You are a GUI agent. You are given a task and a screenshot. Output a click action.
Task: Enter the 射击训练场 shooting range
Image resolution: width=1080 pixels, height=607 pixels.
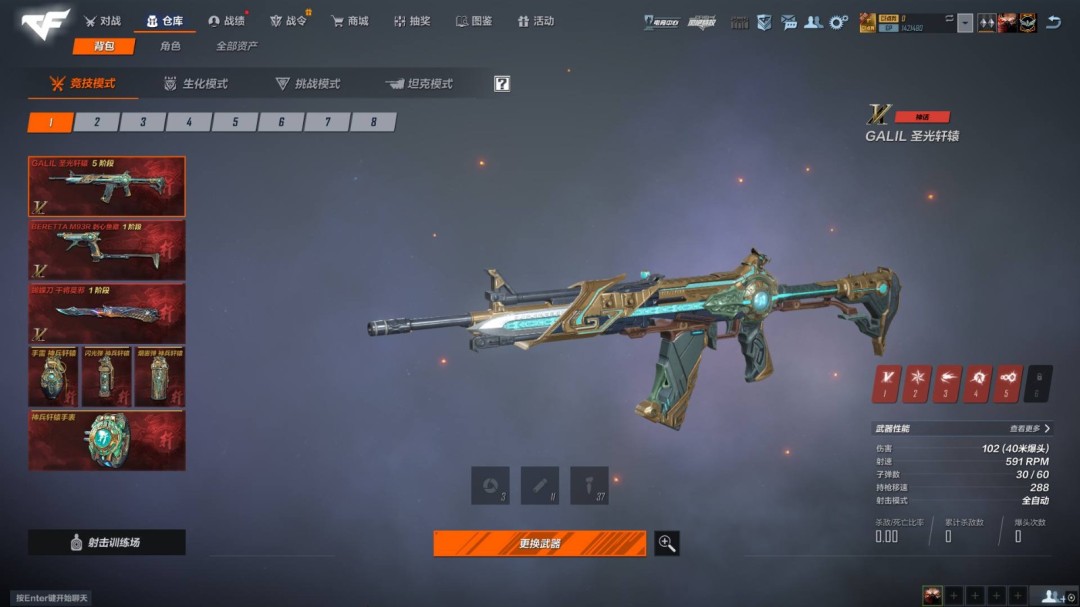106,542
